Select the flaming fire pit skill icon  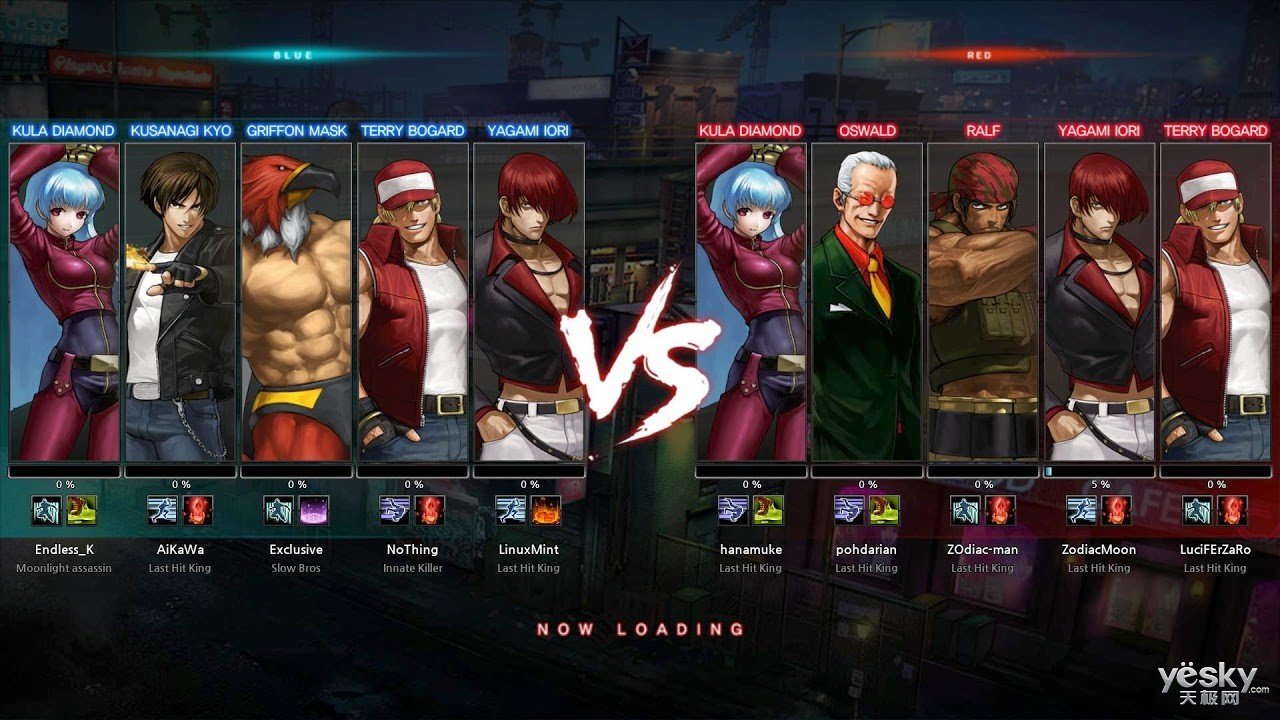pos(546,510)
